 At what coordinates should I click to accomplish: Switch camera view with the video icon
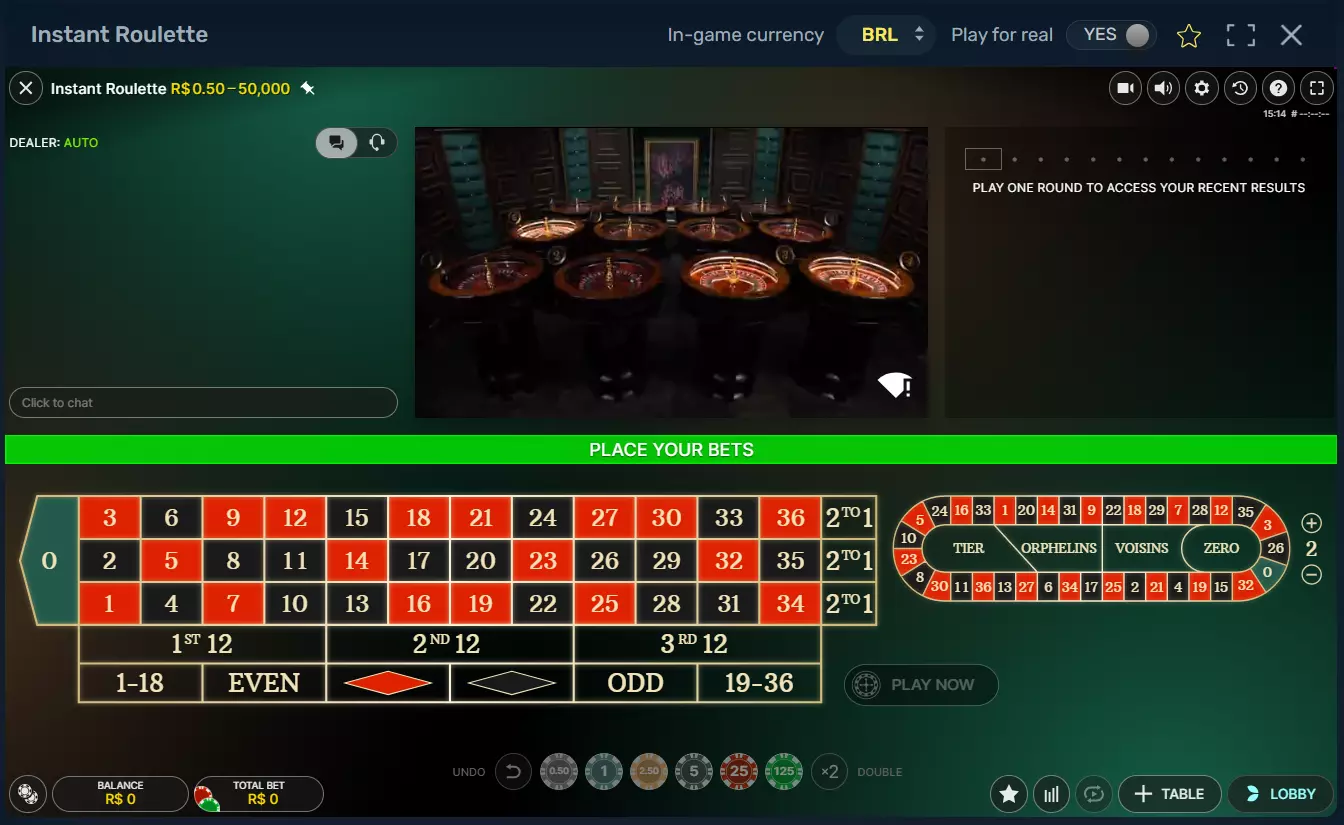pos(1125,88)
